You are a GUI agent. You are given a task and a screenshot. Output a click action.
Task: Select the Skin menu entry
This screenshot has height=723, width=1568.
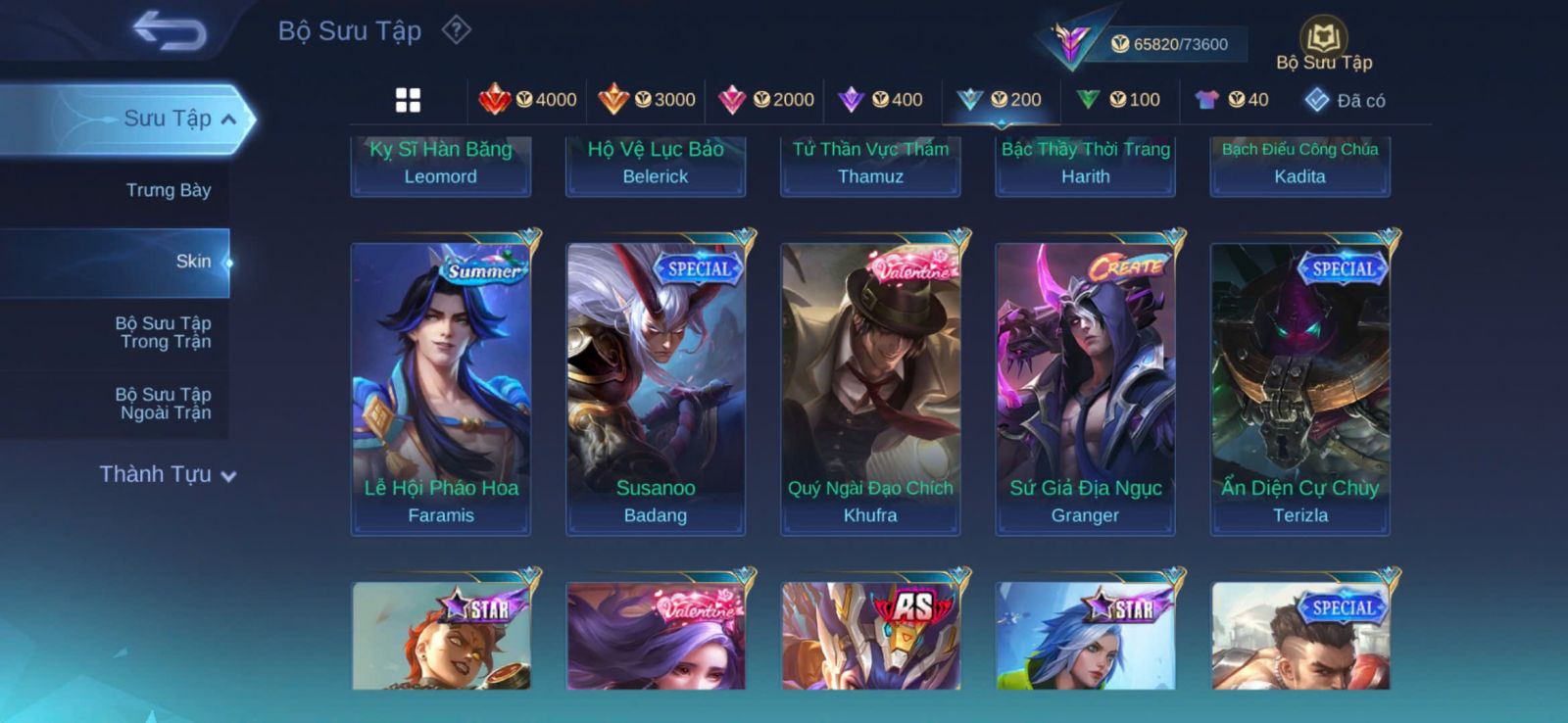click(193, 262)
